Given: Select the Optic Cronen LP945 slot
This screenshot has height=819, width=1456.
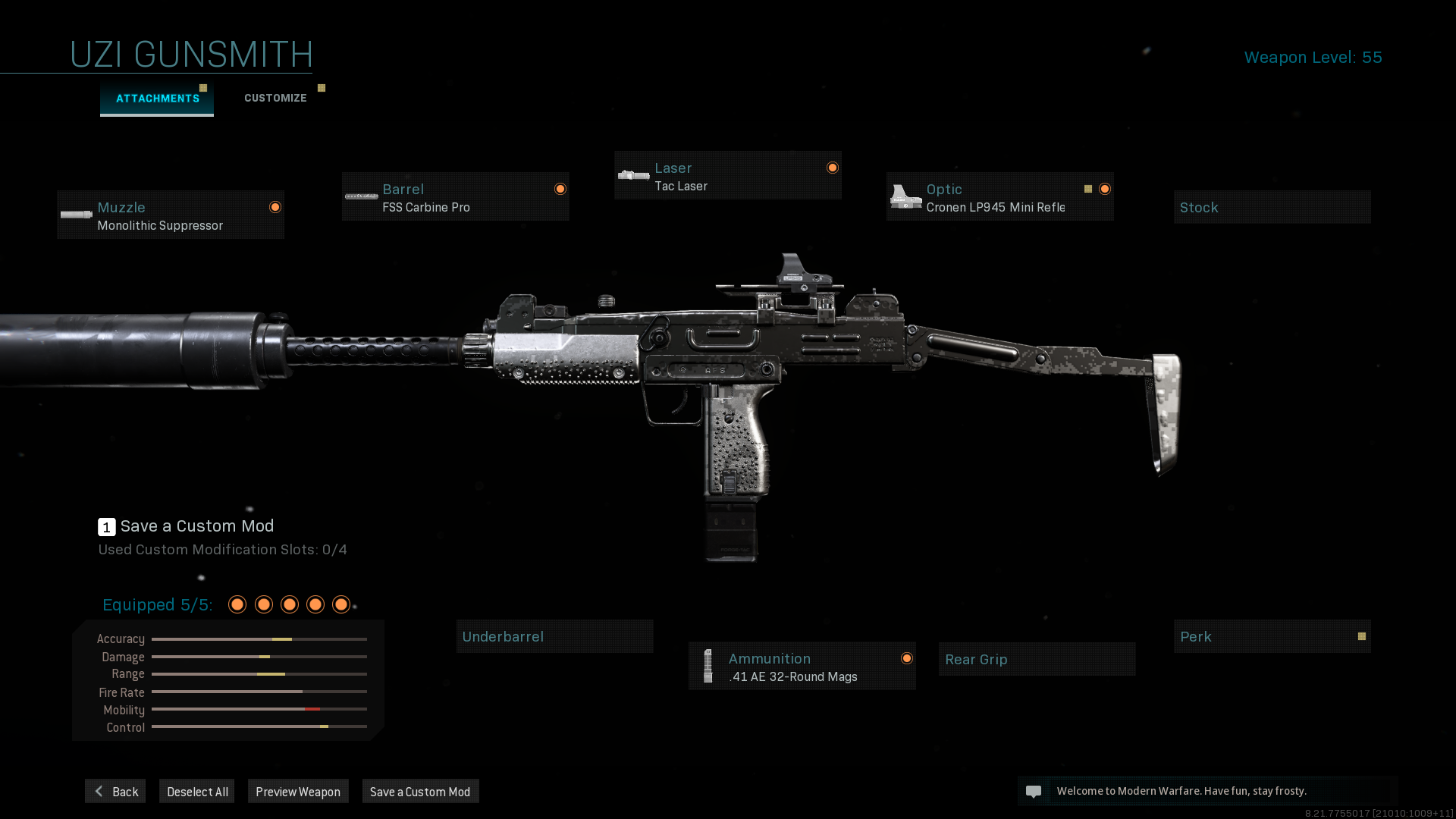Looking at the screenshot, I should click(x=999, y=197).
